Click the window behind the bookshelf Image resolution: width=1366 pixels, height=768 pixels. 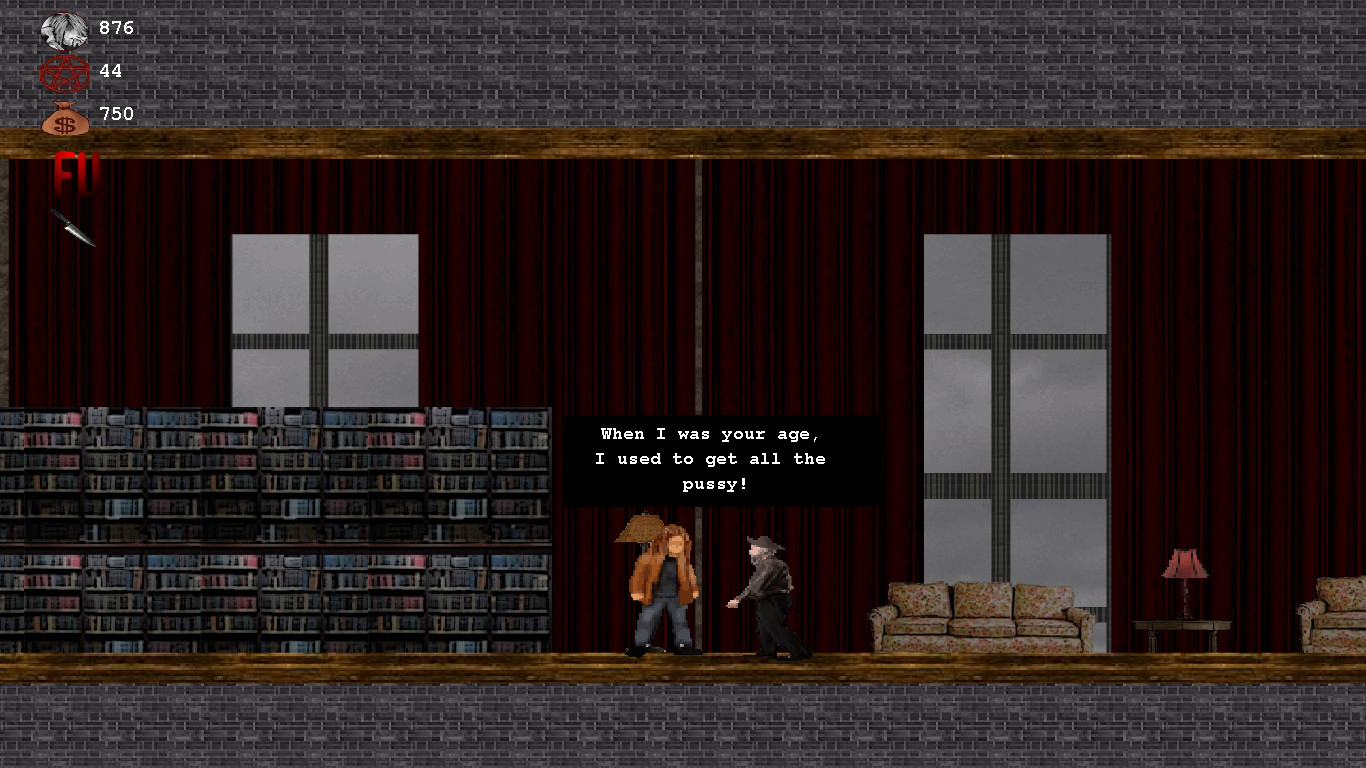(324, 320)
